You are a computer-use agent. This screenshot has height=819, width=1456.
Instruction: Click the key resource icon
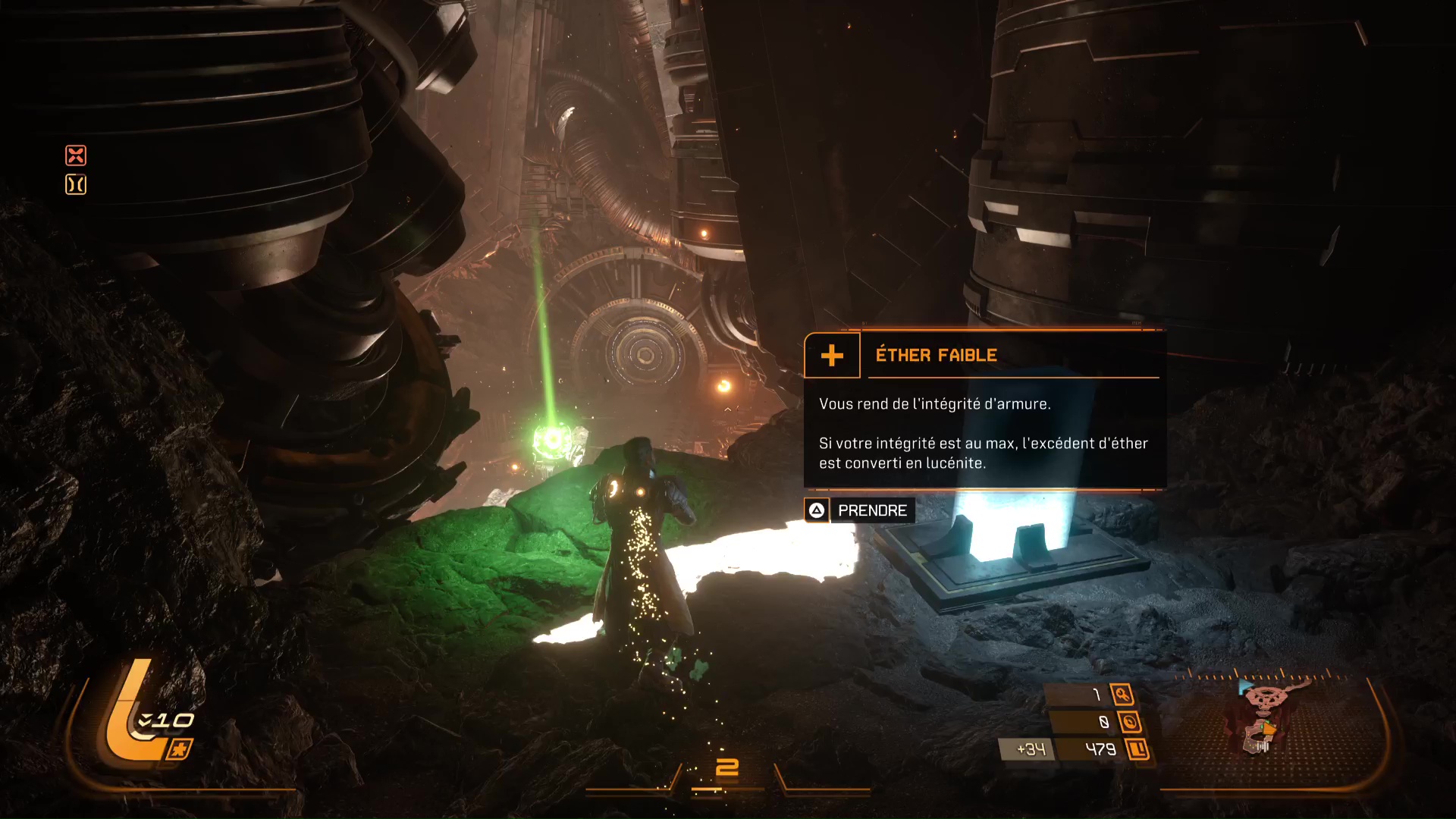[x=1122, y=694]
